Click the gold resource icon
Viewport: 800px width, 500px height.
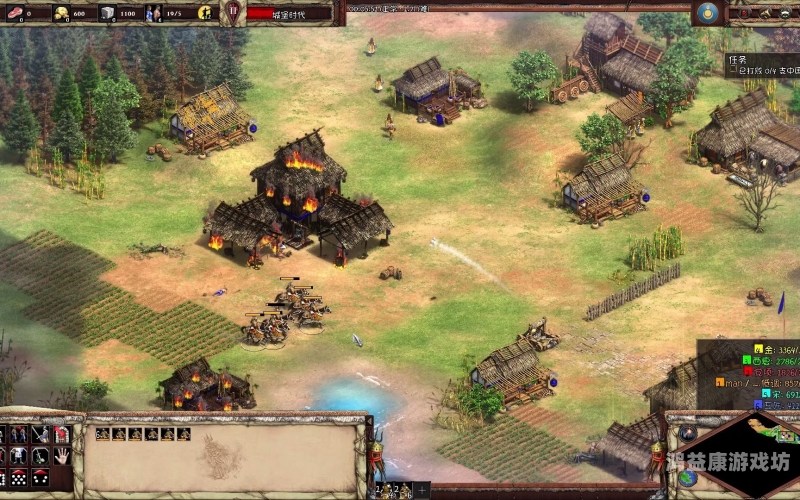click(x=60, y=13)
